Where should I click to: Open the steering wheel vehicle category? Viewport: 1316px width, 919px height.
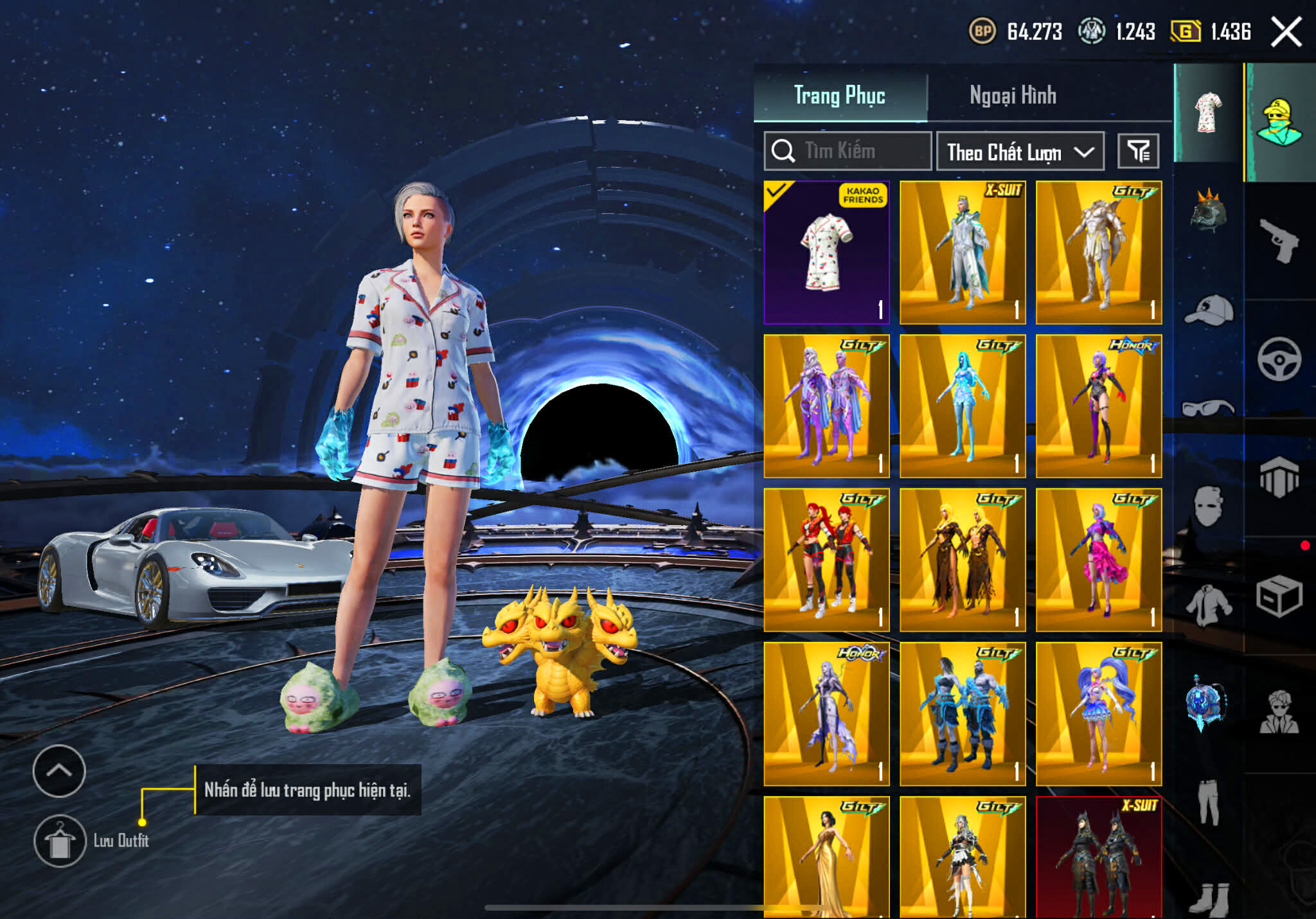(1279, 359)
